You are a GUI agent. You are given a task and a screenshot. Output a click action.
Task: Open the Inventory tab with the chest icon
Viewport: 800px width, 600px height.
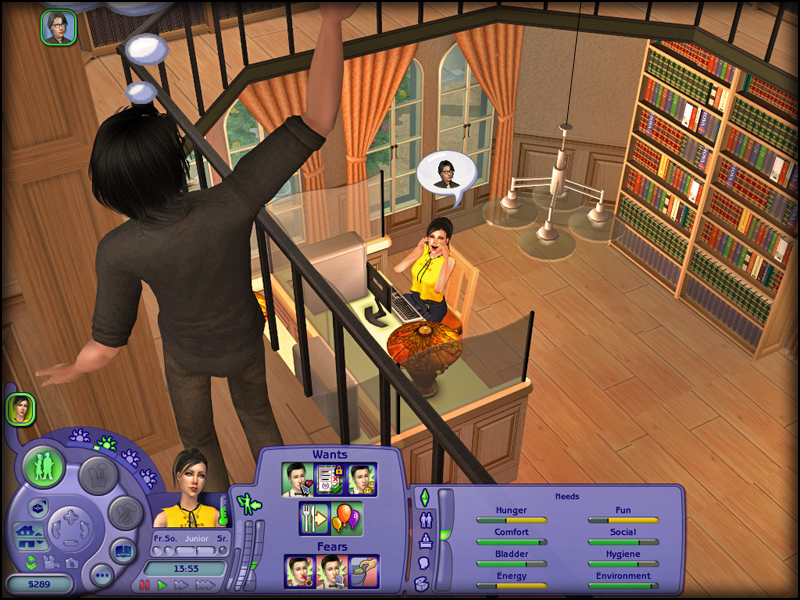pos(424,585)
